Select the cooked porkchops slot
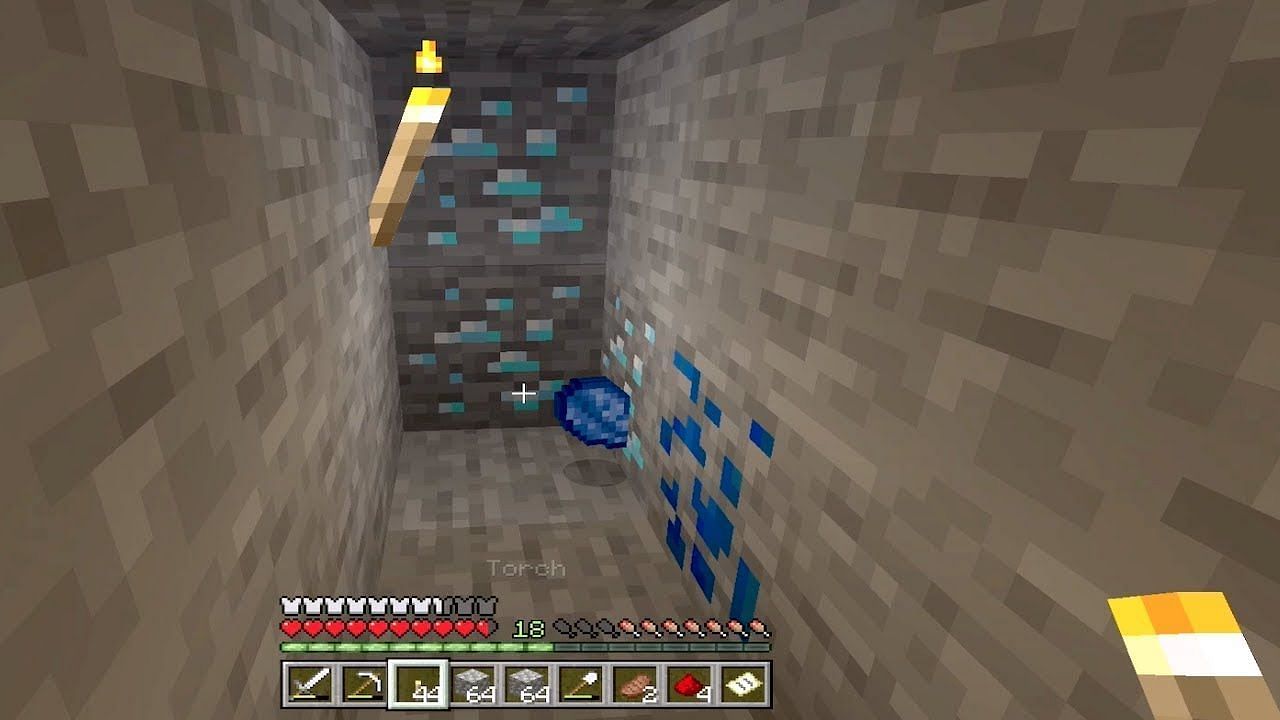 pyautogui.click(x=637, y=686)
